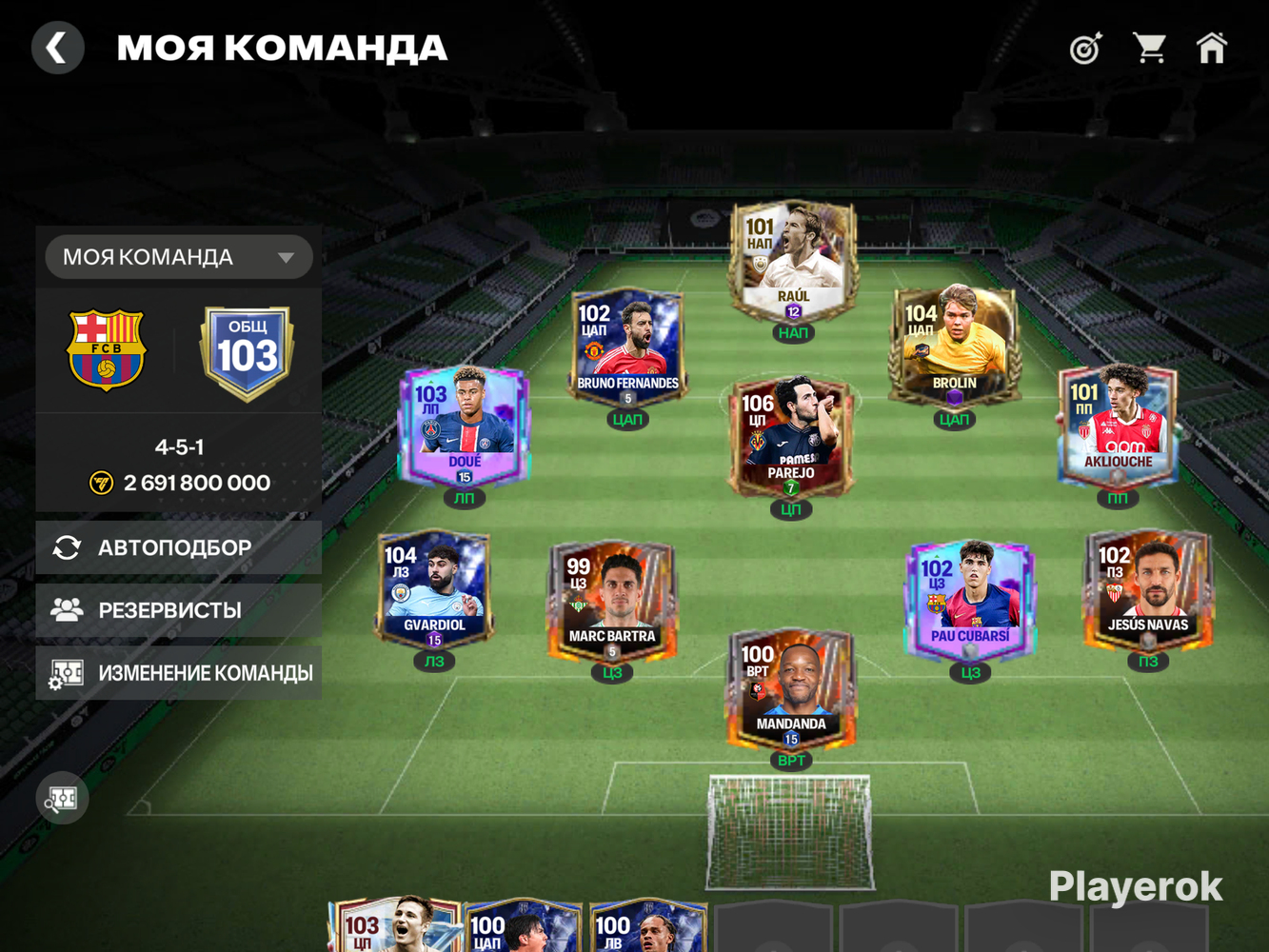Select the Doué winger card
Viewport: 1269px width, 952px height.
coord(464,426)
